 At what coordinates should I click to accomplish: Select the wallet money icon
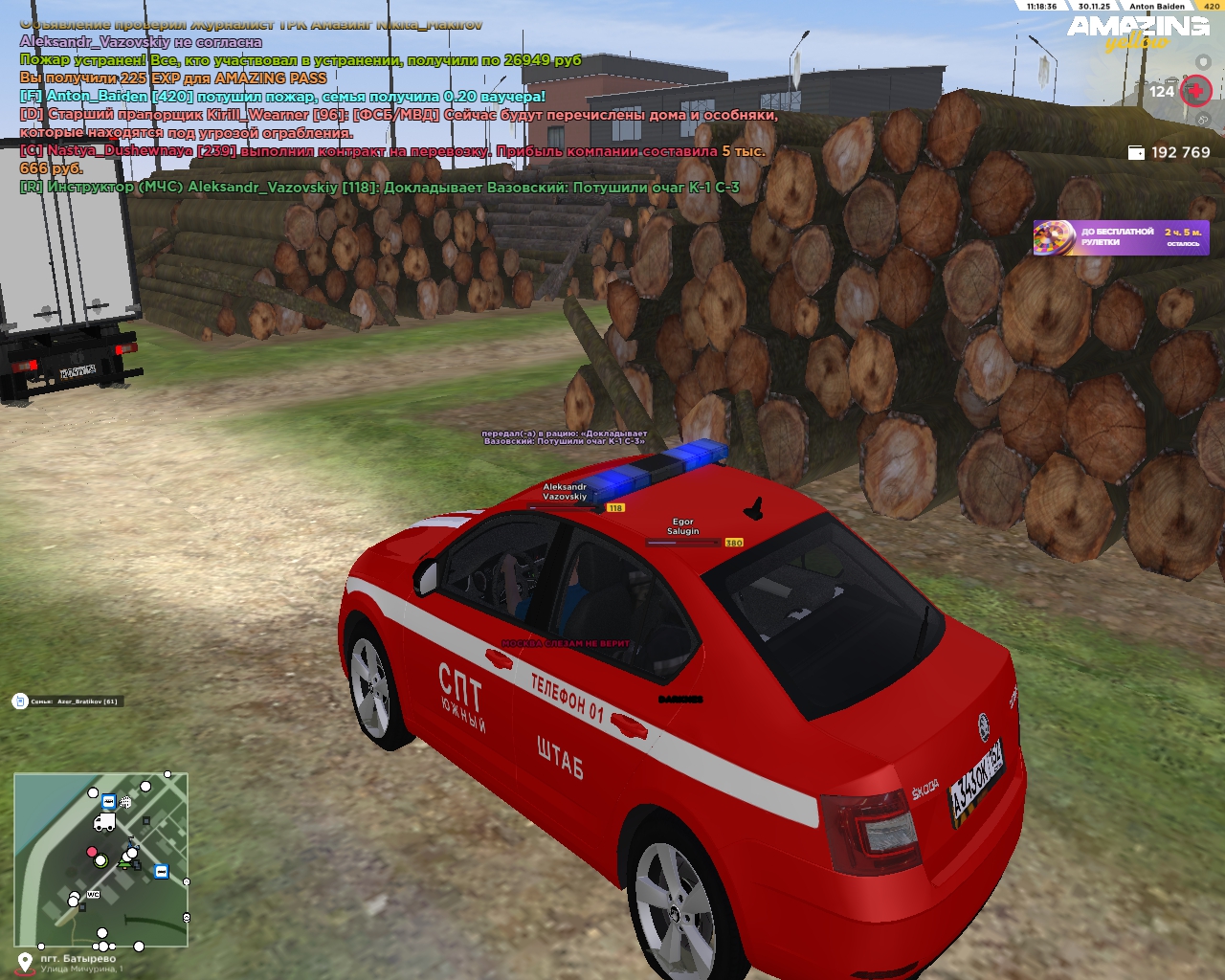(1136, 153)
